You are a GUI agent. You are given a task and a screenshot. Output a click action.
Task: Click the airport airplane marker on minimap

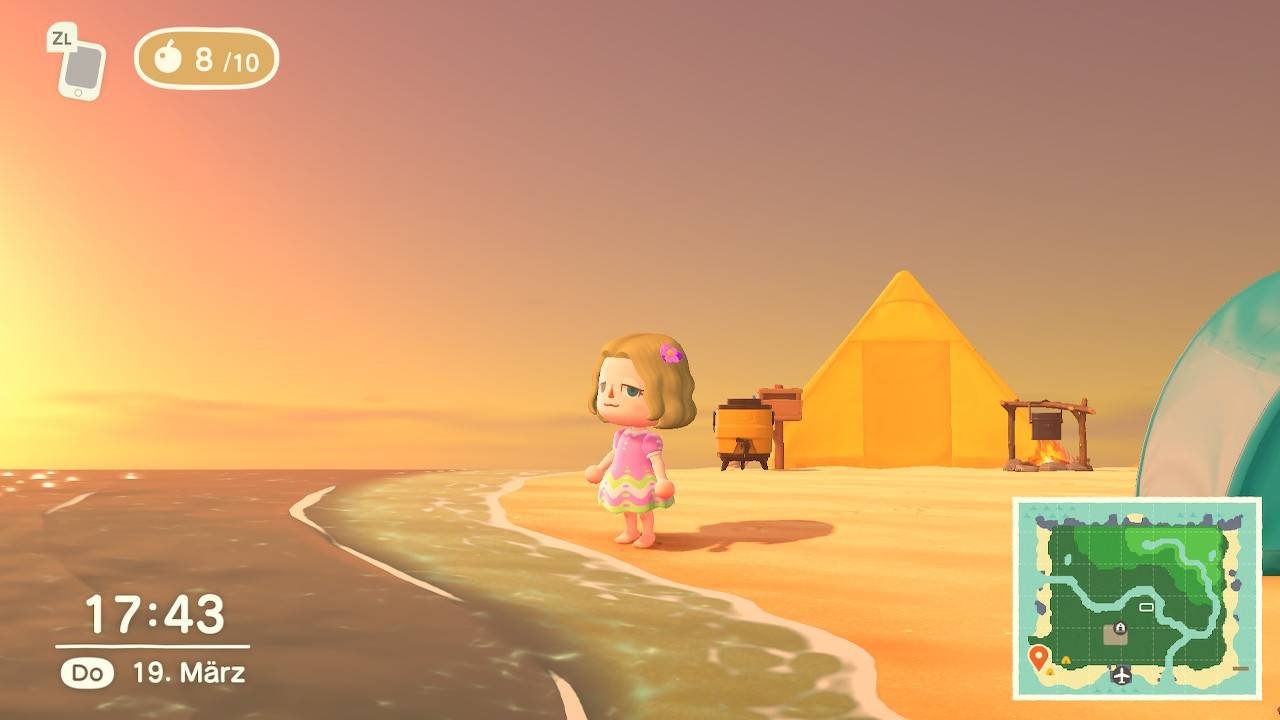1121,674
